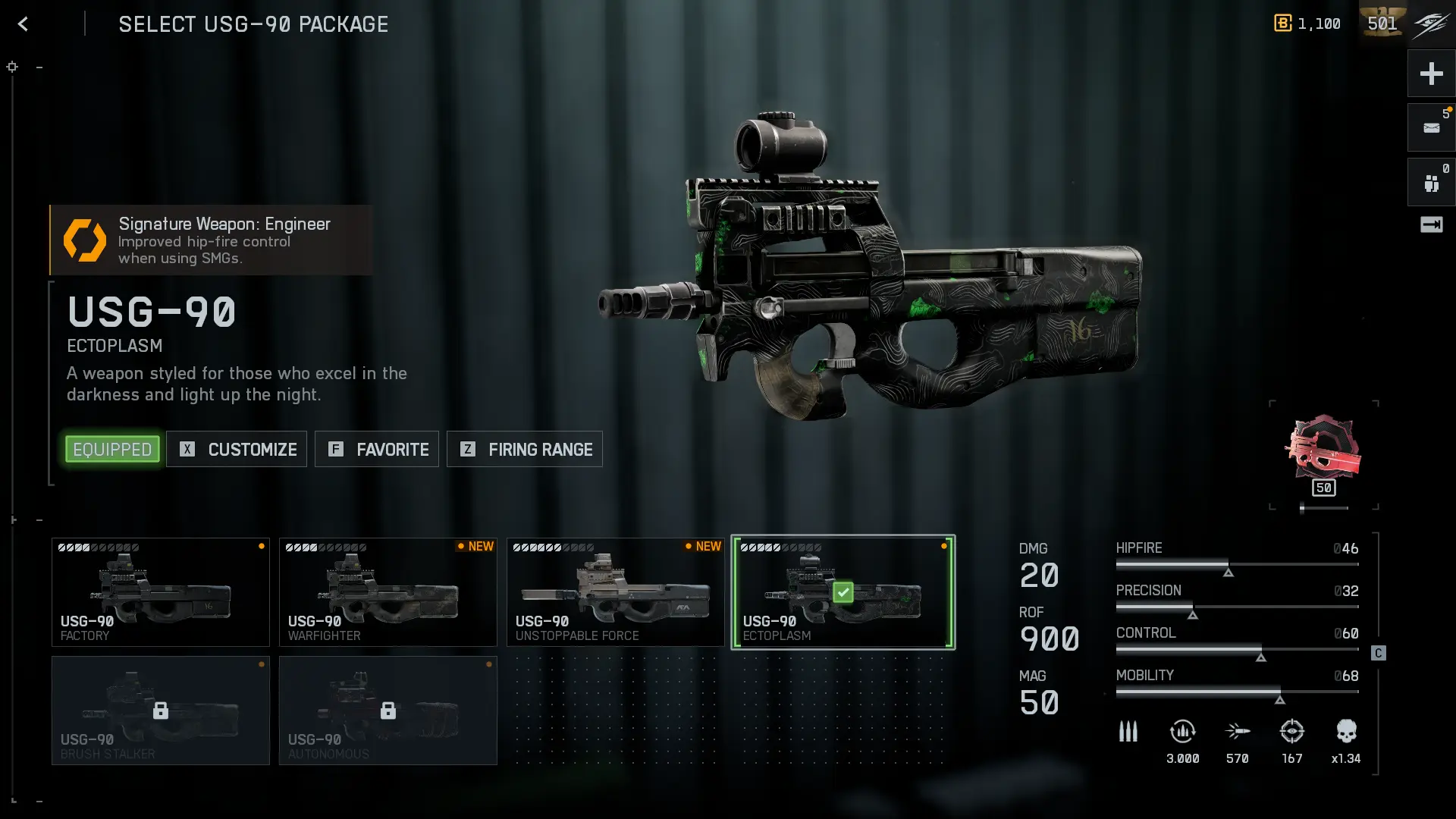Viewport: 1456px width, 819px height.
Task: Click the locked Autonomous package
Action: point(388,711)
